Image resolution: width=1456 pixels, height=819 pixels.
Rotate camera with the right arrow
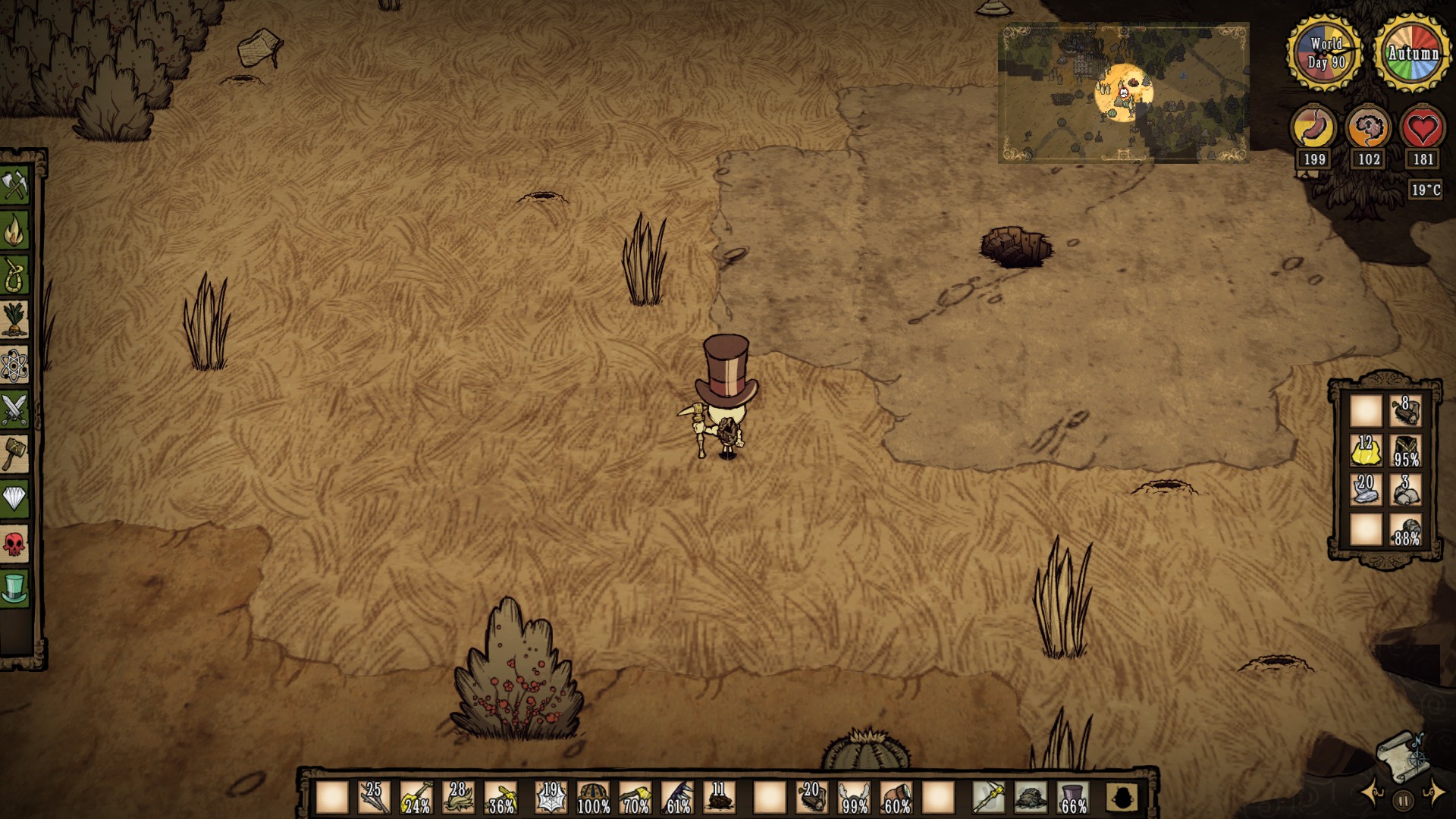(x=1434, y=793)
